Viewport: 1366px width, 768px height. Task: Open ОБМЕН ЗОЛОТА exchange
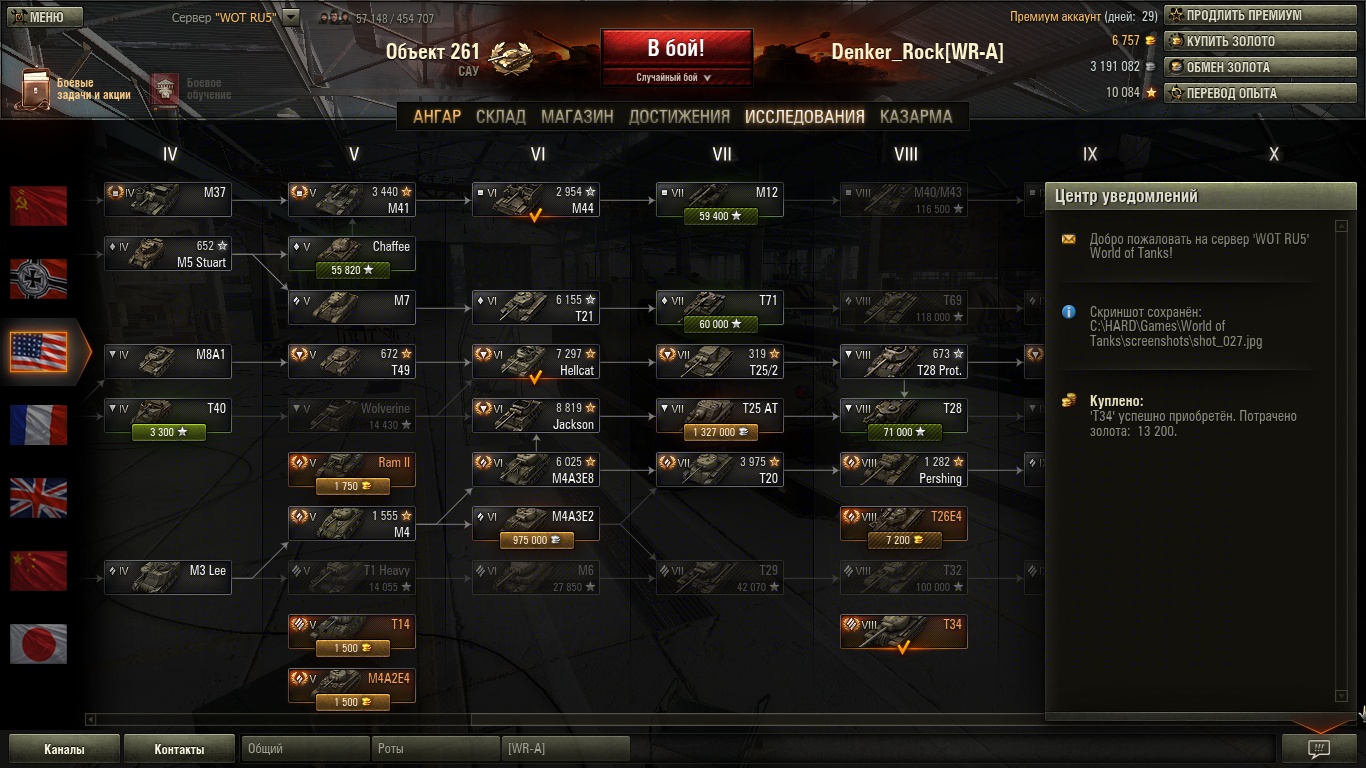(1260, 68)
